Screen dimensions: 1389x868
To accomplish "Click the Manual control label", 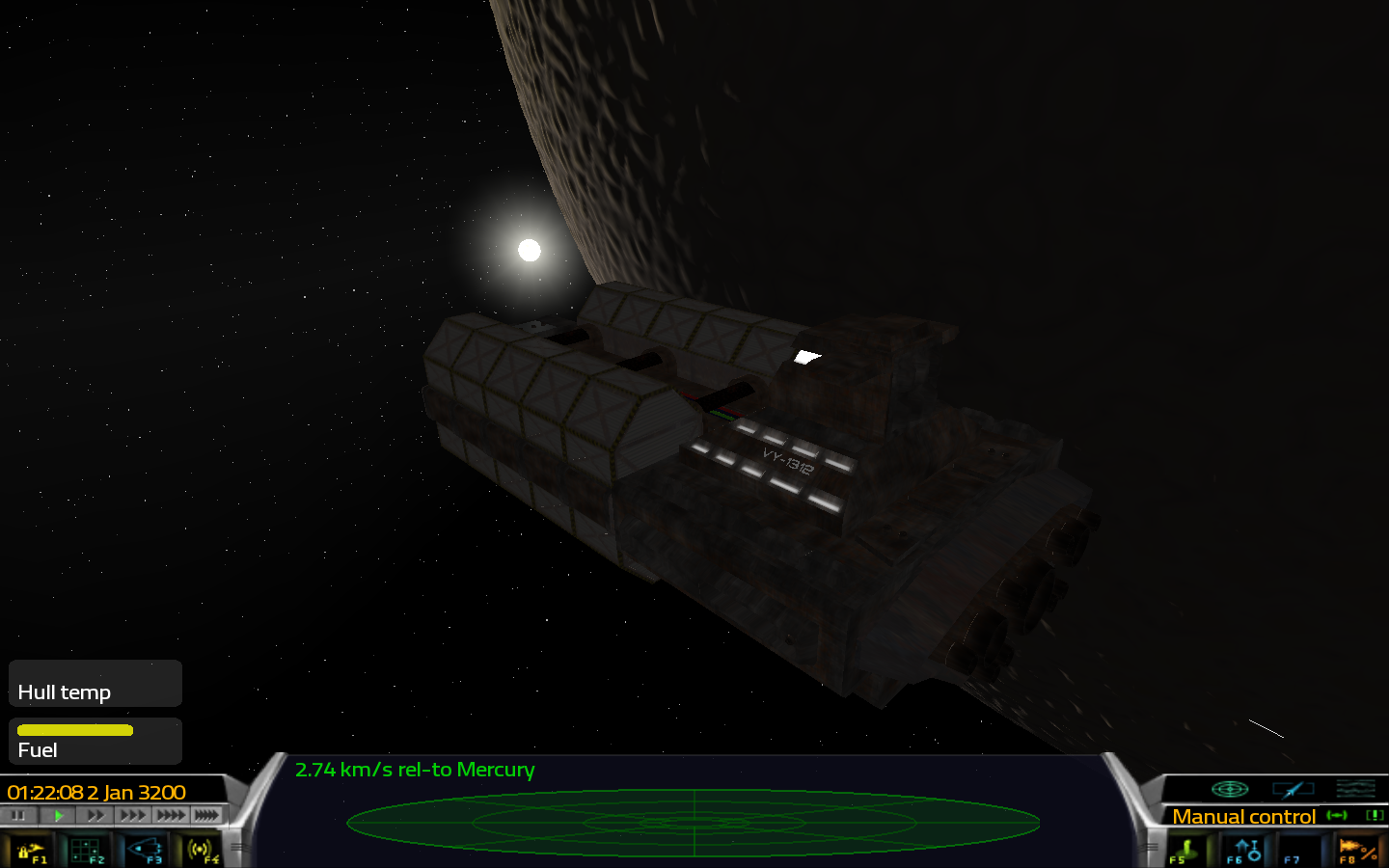I will 1245,816.
